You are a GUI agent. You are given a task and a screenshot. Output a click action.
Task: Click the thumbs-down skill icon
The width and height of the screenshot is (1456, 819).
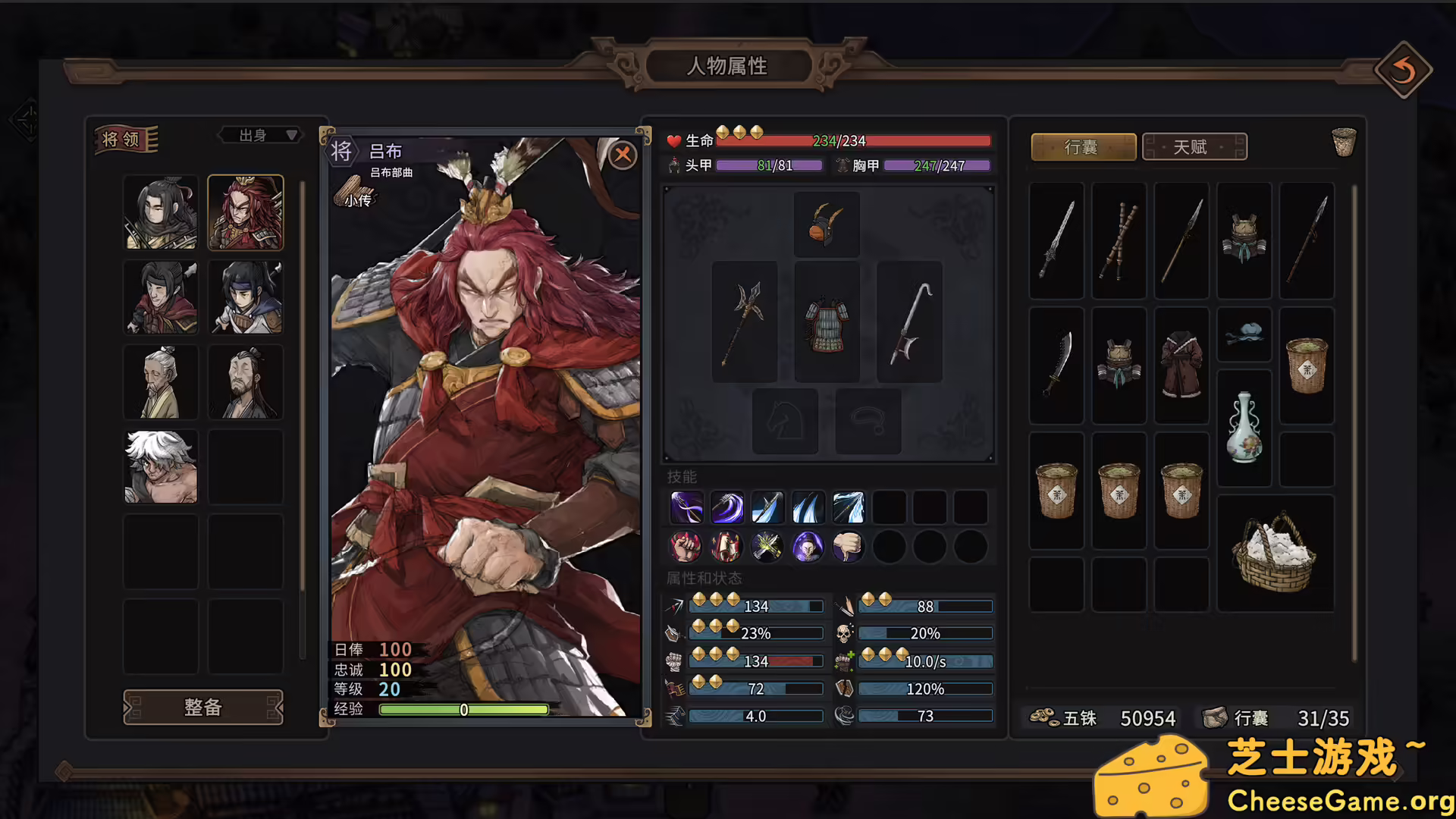tap(848, 547)
